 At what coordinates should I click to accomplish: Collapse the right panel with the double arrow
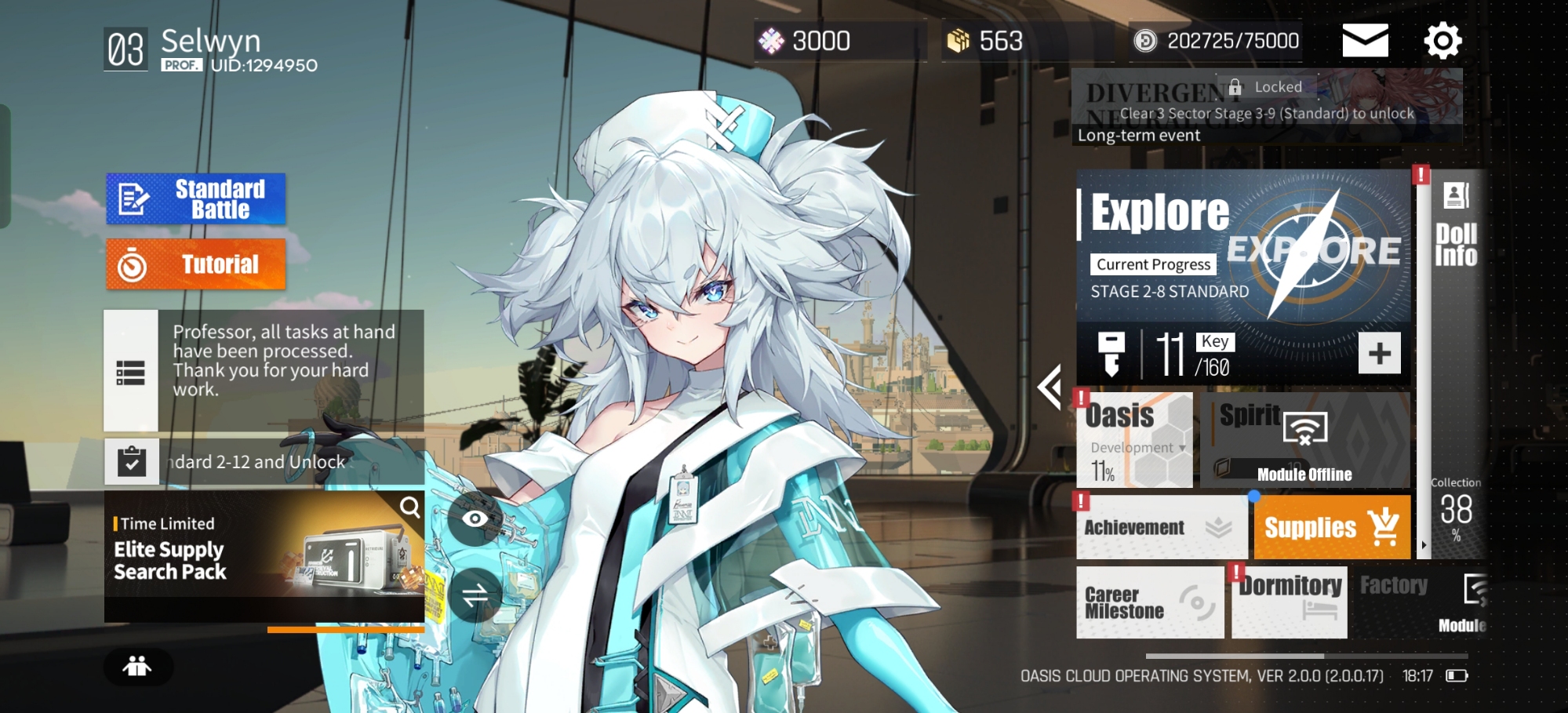1050,386
